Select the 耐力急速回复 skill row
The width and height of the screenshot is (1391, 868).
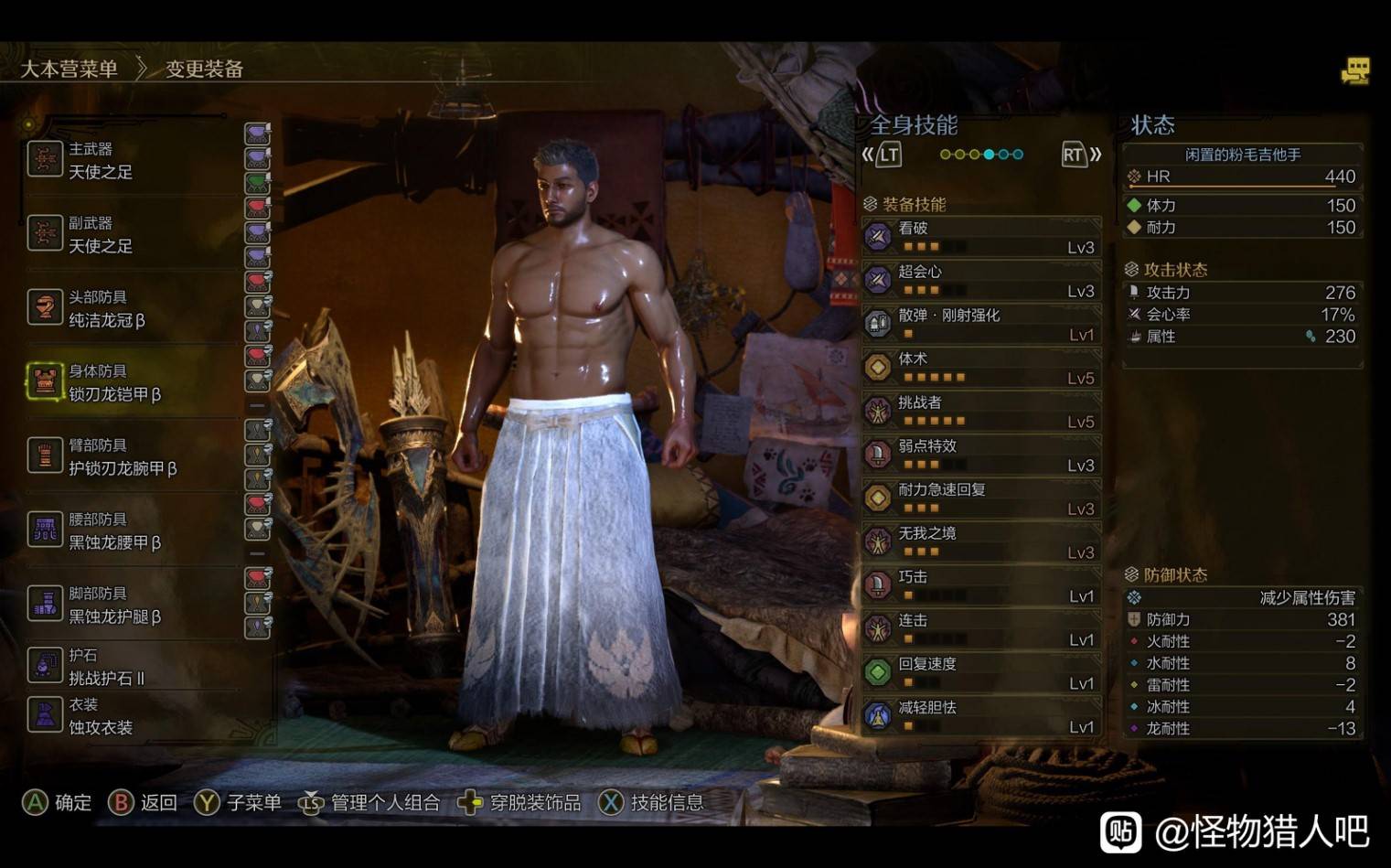980,498
